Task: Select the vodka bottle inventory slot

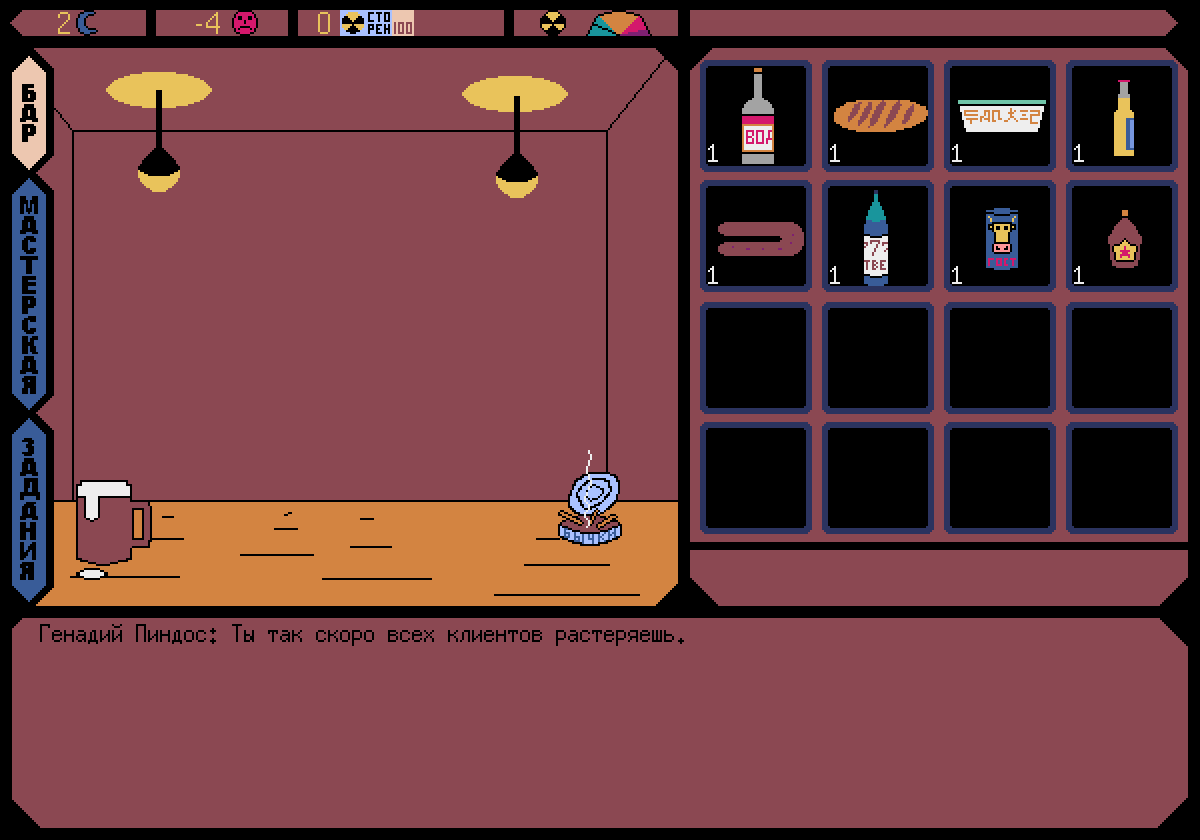Action: point(756,116)
